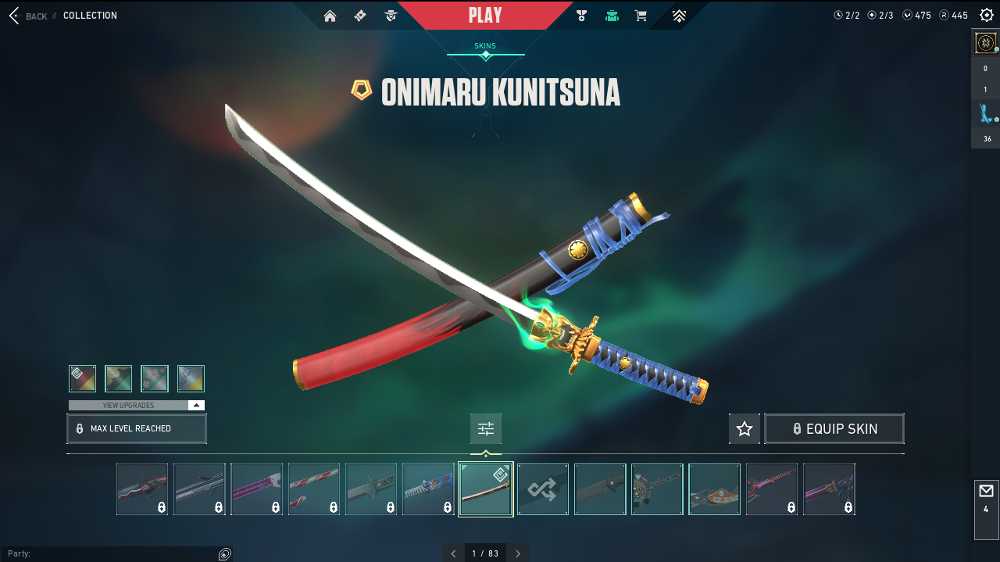Click the red PLAY button
Viewport: 1000px width, 562px height.
[485, 15]
